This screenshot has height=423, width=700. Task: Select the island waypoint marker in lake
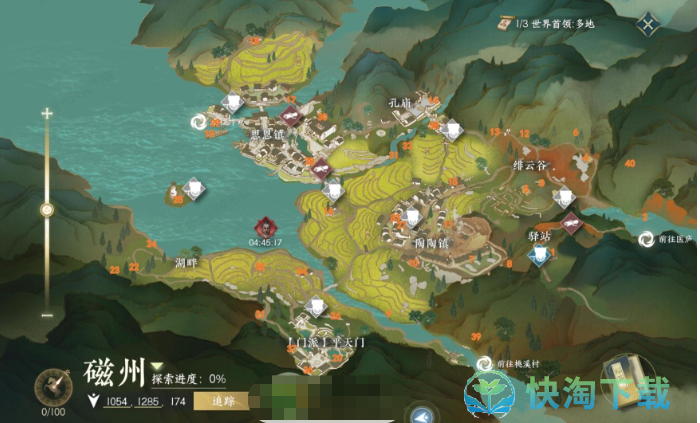point(193,188)
